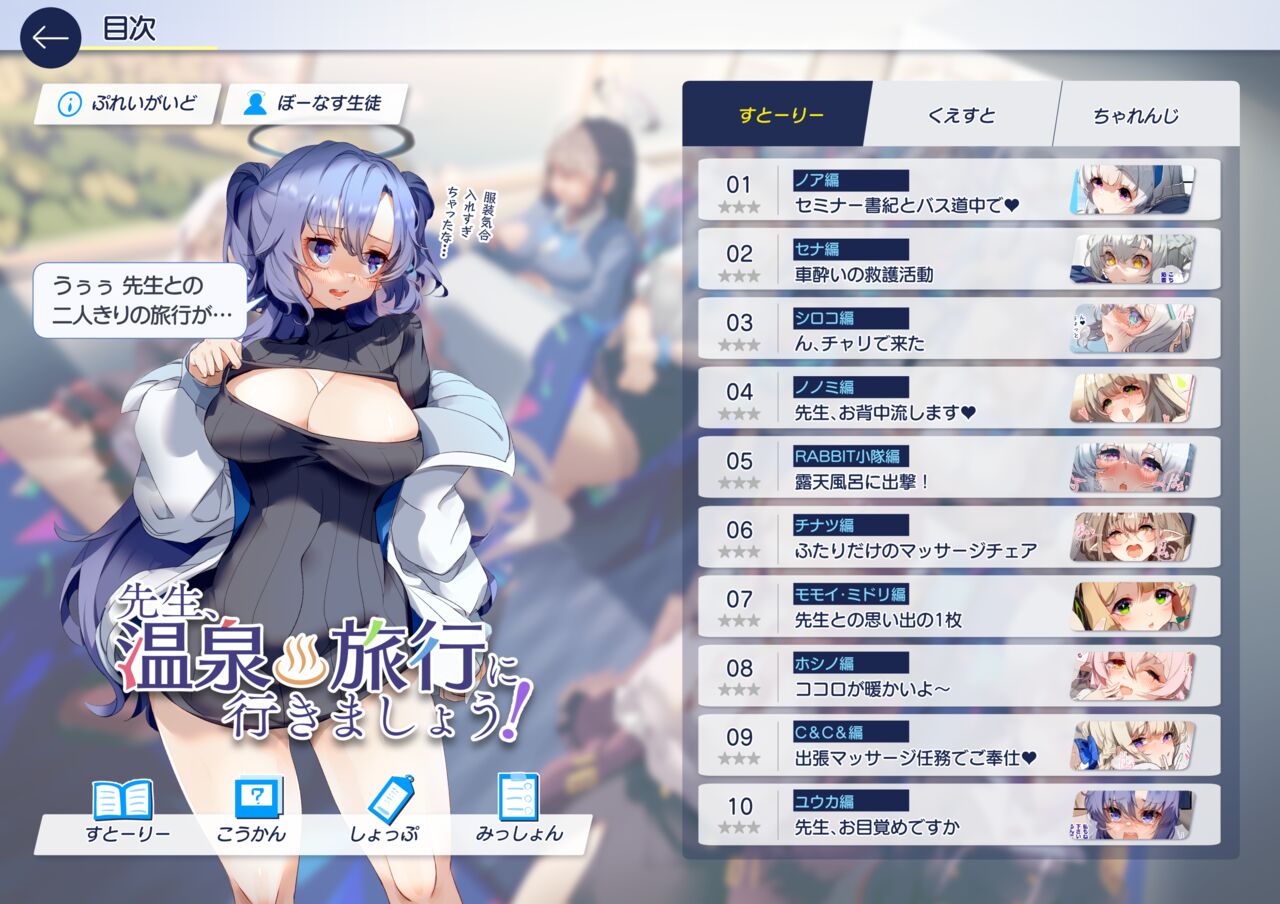Image resolution: width=1280 pixels, height=904 pixels.
Task: Select story 04 ノノミ編
Action: [958, 400]
